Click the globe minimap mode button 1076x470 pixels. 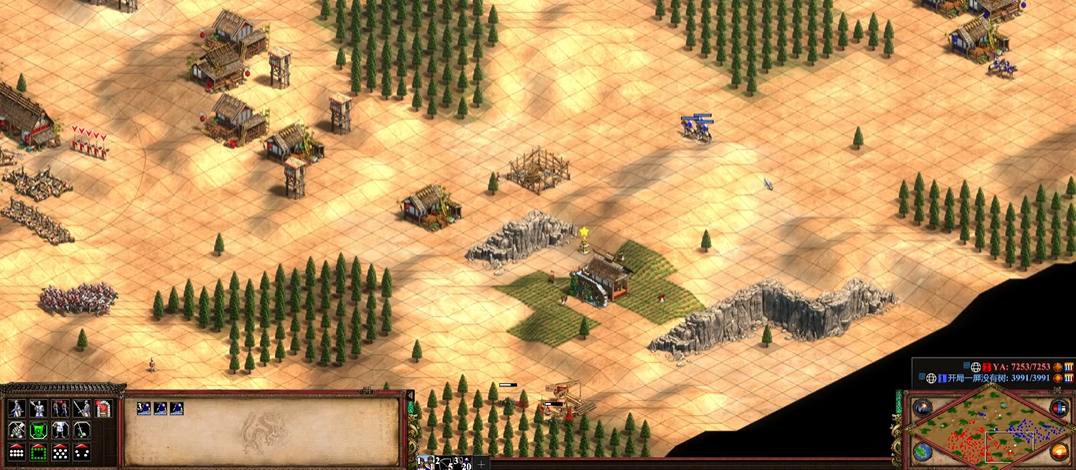point(922,451)
